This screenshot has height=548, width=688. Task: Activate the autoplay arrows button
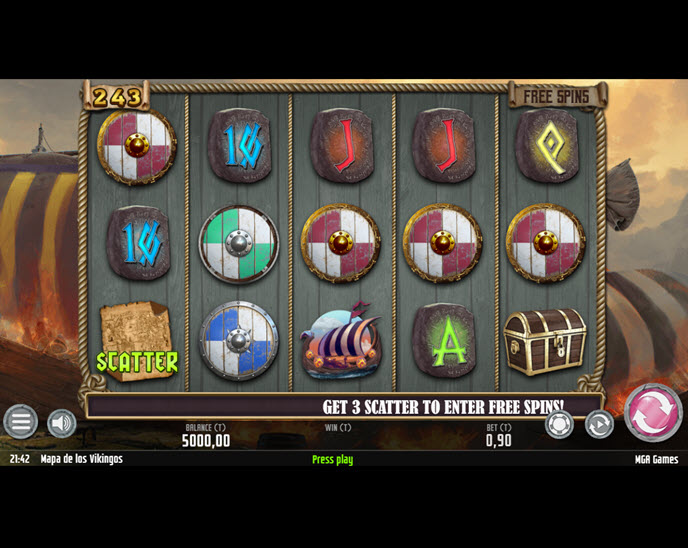[x=599, y=424]
